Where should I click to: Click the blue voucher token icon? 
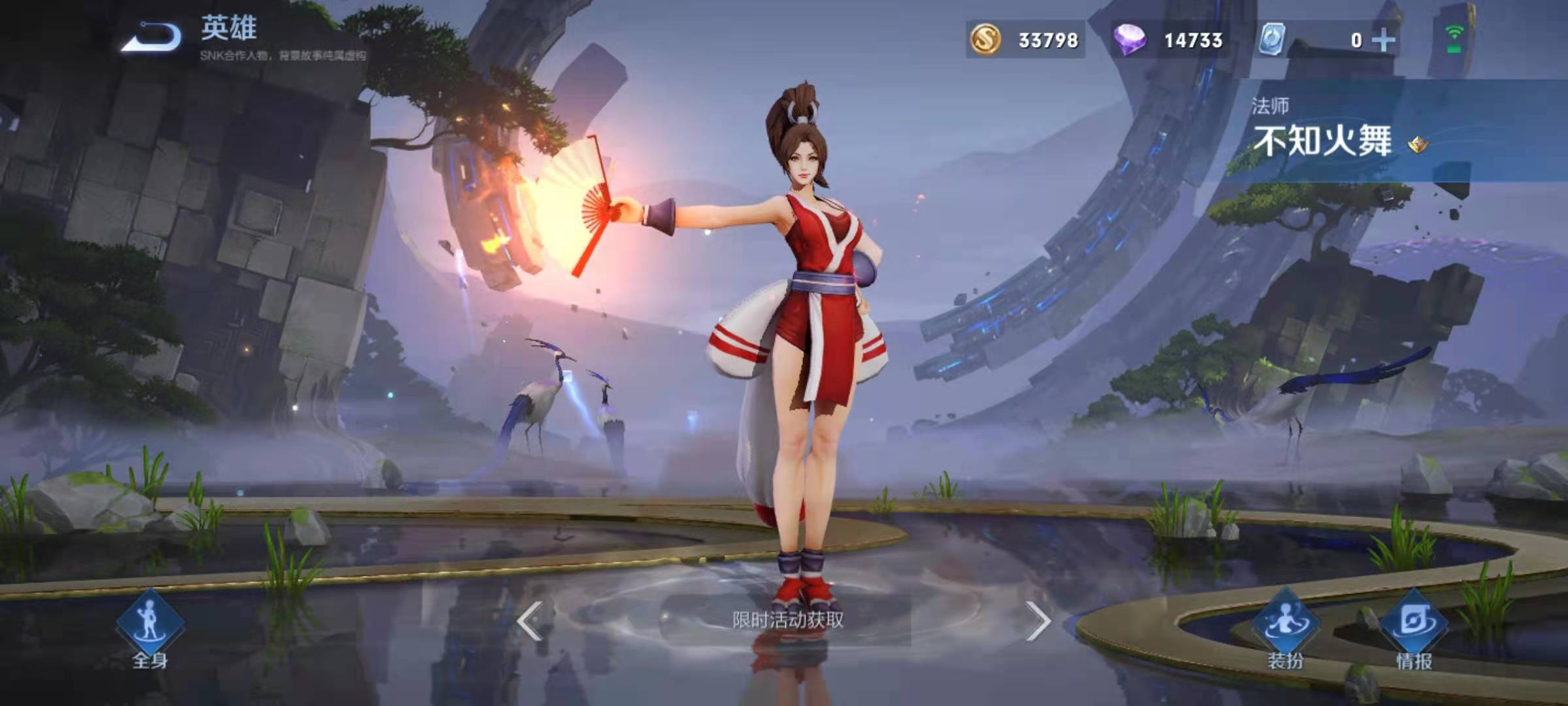pyautogui.click(x=1273, y=41)
